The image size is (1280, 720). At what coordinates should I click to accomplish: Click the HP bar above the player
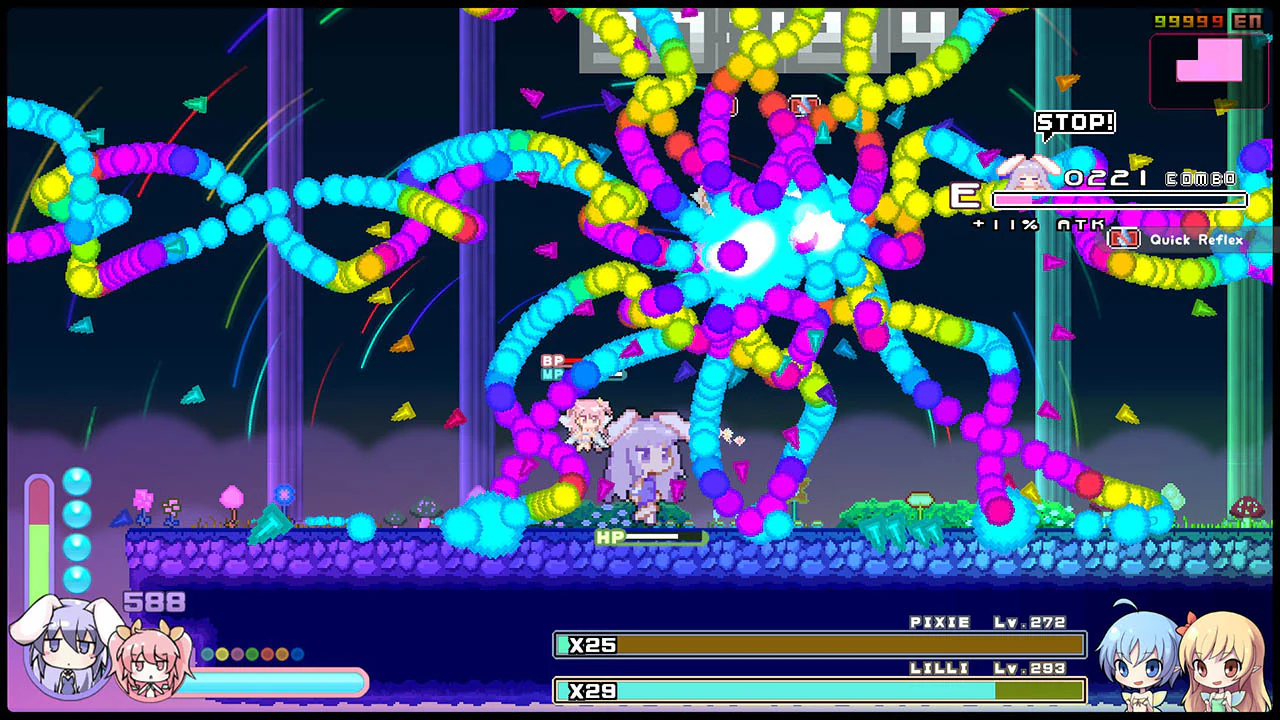[x=650, y=538]
